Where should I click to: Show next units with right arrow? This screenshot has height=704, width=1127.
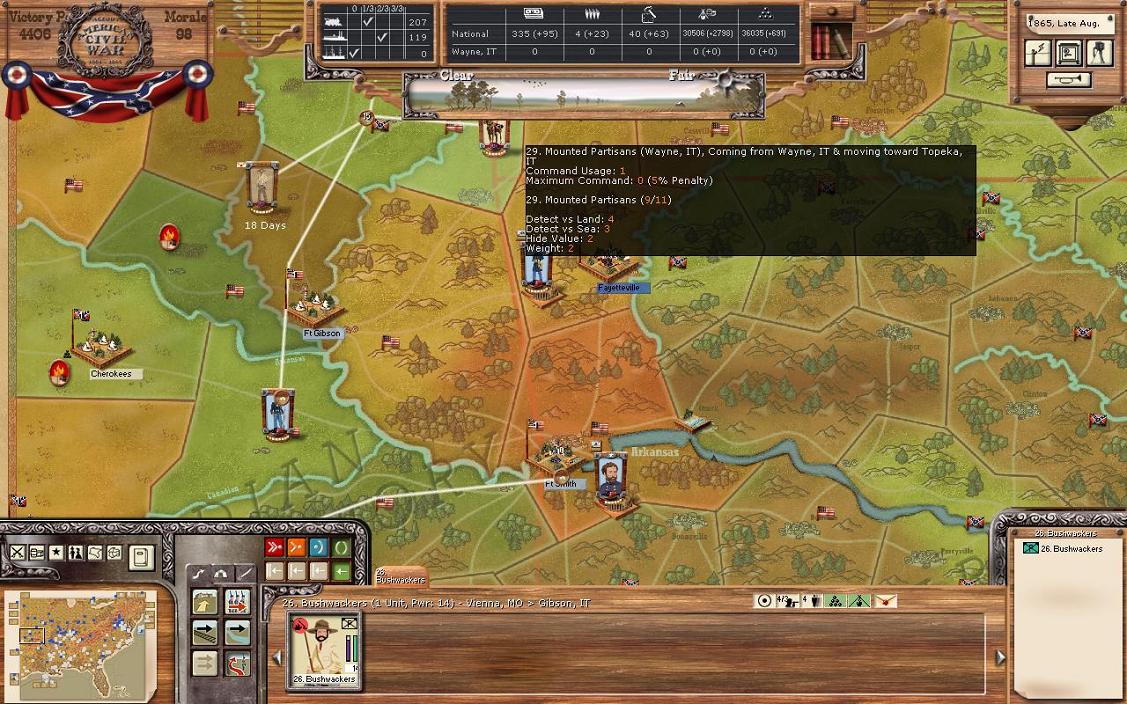(1000, 657)
